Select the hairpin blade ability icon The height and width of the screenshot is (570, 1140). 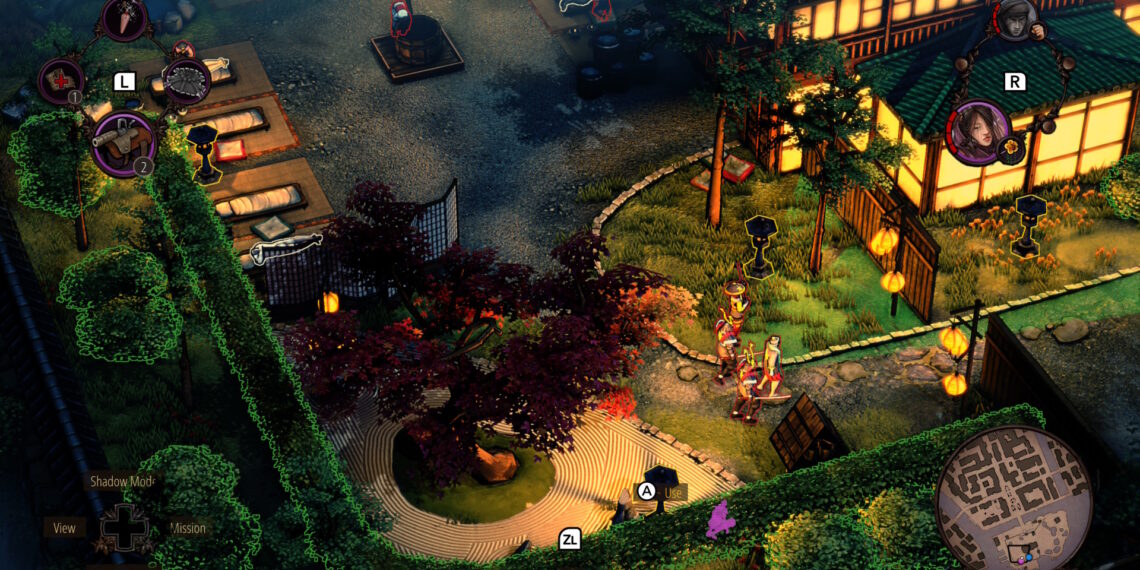[x=126, y=18]
